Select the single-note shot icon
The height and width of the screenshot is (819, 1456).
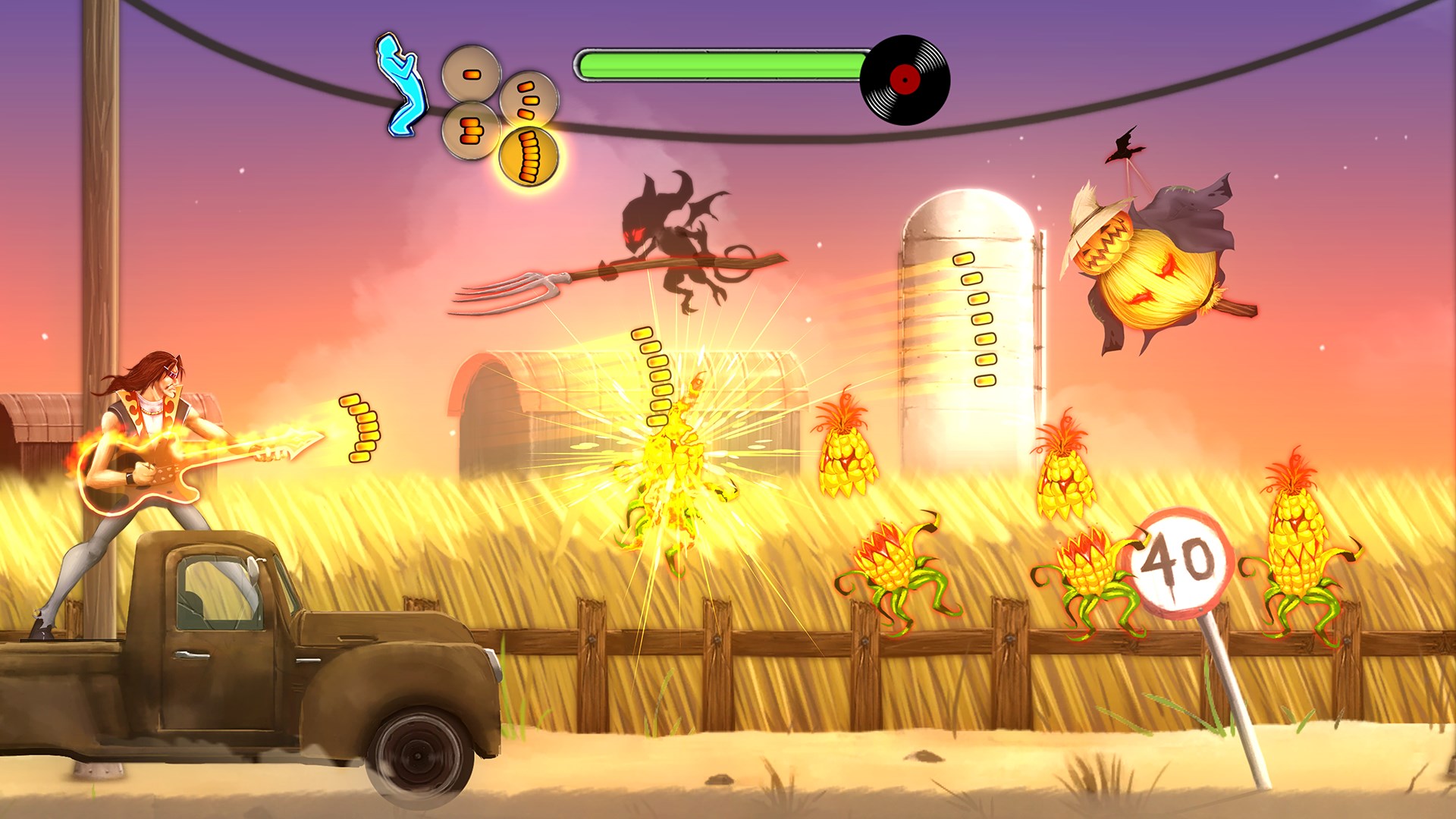(471, 74)
